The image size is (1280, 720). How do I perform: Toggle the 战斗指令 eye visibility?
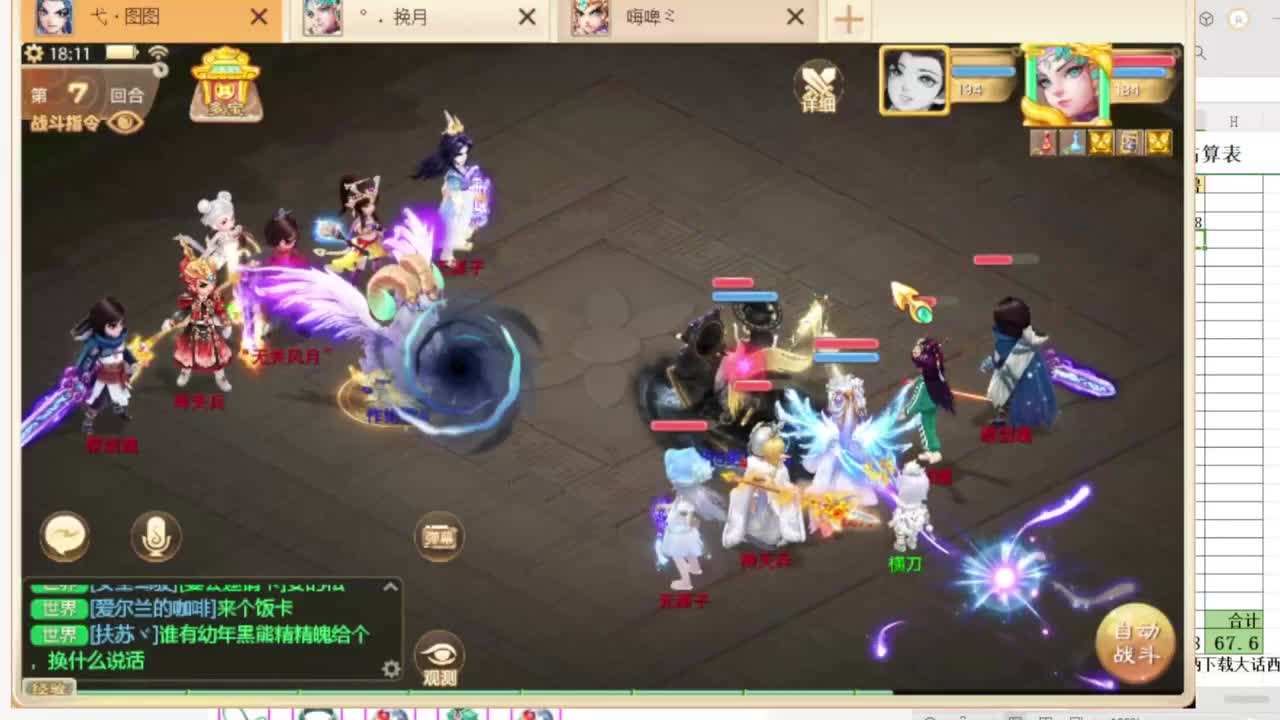(x=124, y=122)
